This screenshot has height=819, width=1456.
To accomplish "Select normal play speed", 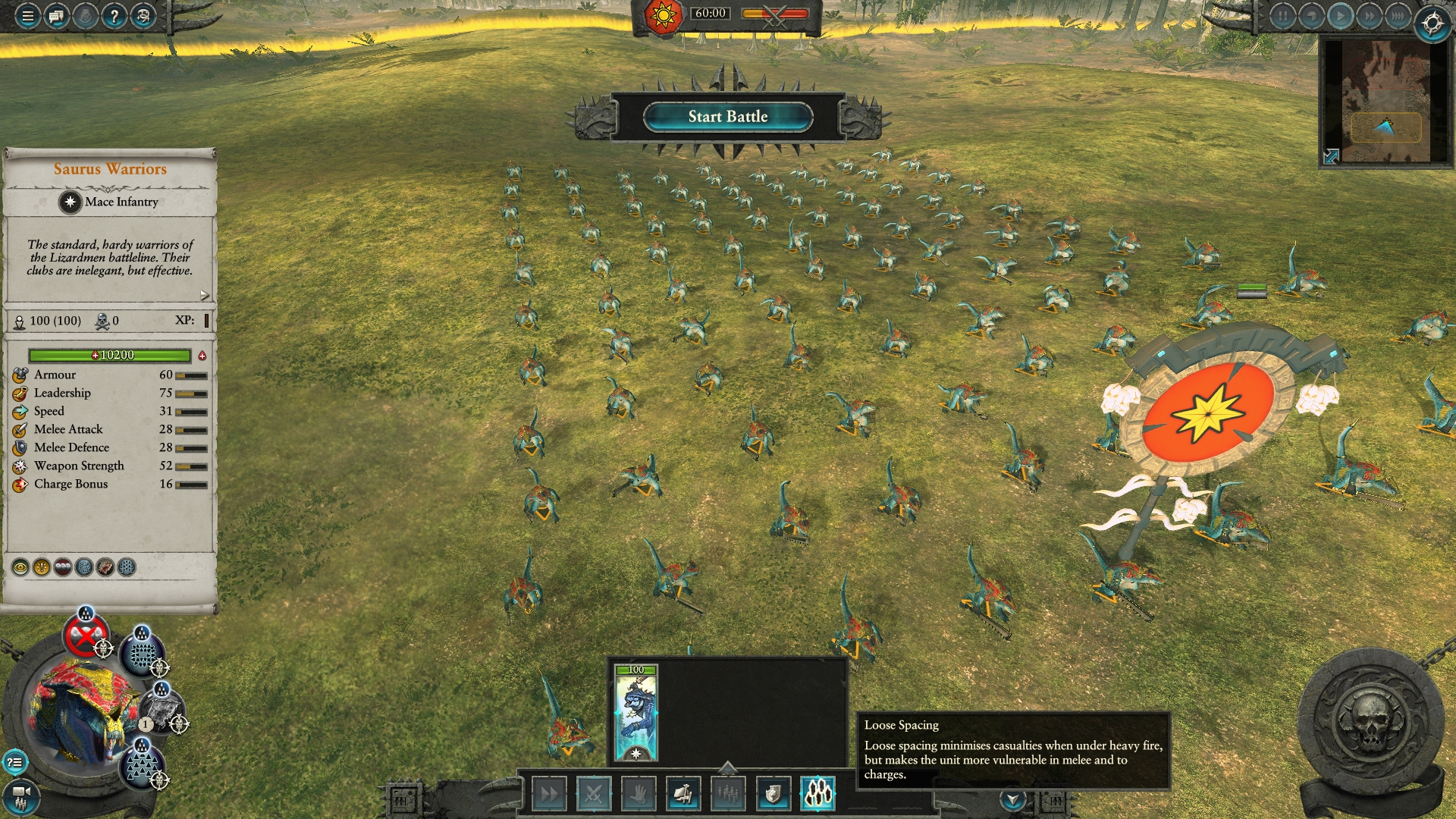I will pyautogui.click(x=1340, y=16).
